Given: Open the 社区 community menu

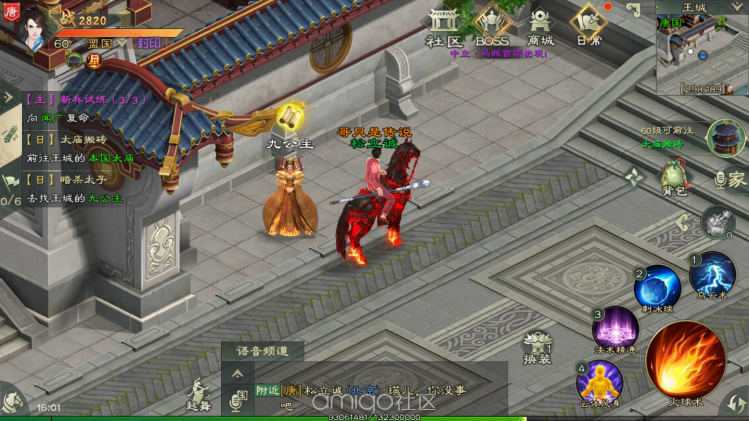Looking at the screenshot, I should point(442,27).
